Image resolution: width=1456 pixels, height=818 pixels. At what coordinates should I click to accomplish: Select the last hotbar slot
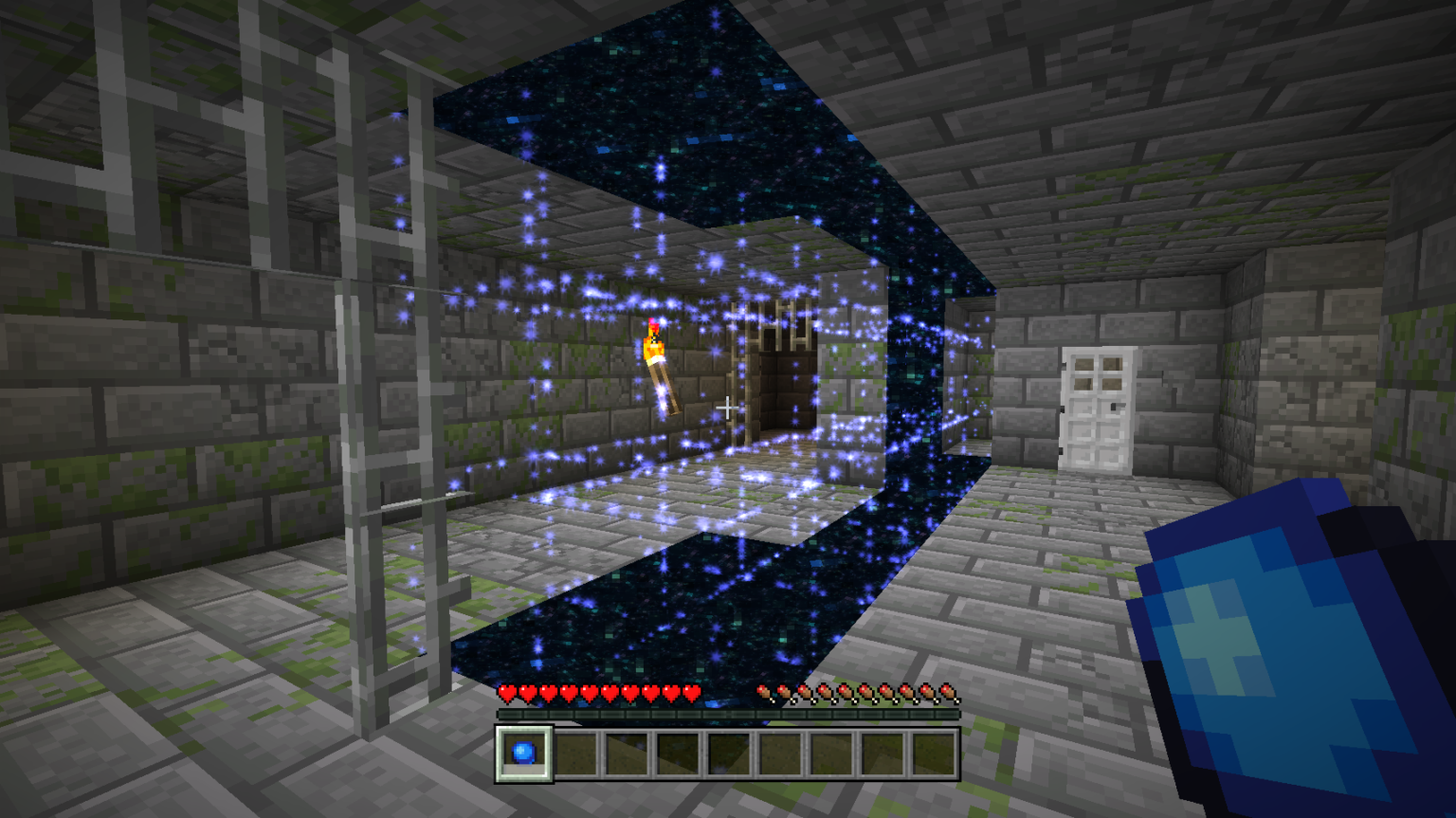coord(934,754)
